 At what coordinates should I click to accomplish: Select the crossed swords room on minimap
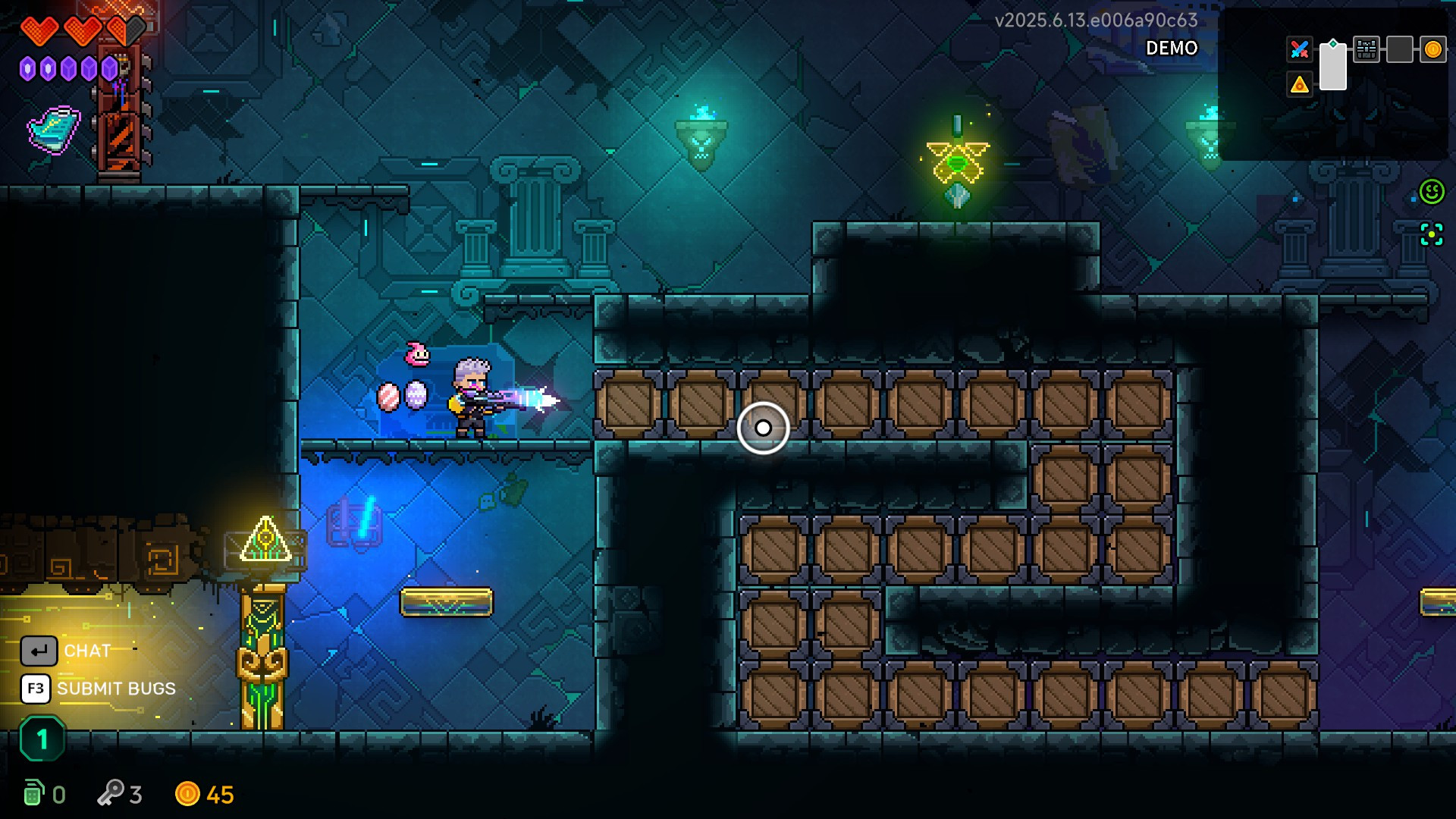point(1299,50)
